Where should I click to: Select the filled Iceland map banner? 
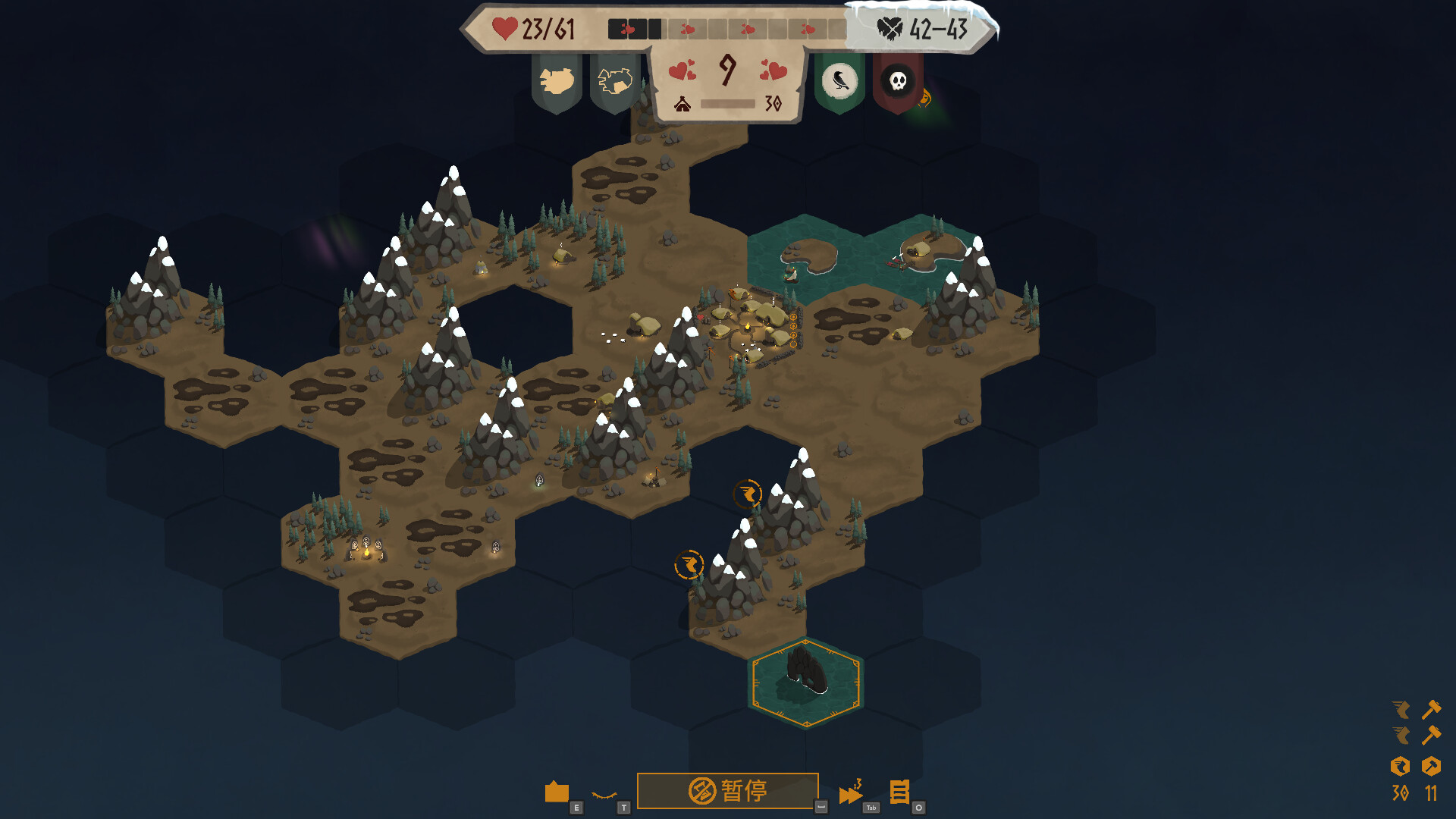557,81
